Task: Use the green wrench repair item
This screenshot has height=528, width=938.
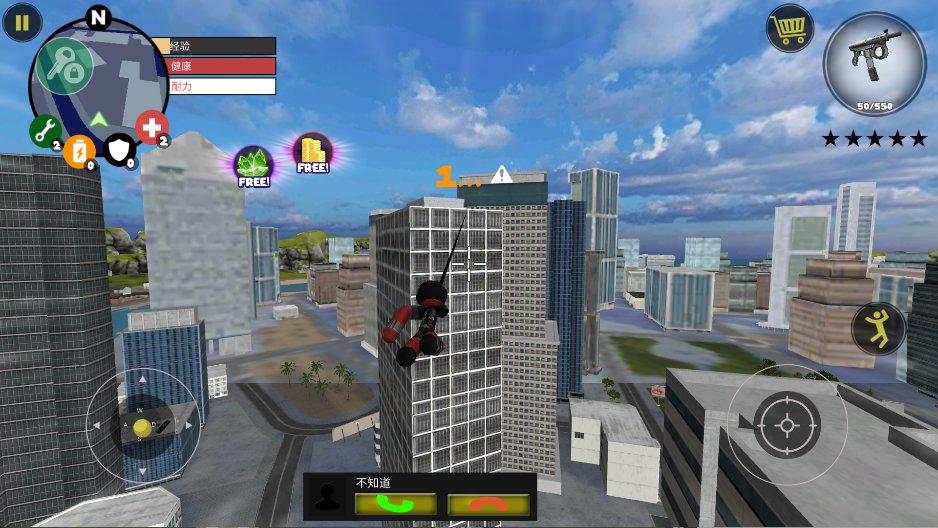Action: click(45, 129)
